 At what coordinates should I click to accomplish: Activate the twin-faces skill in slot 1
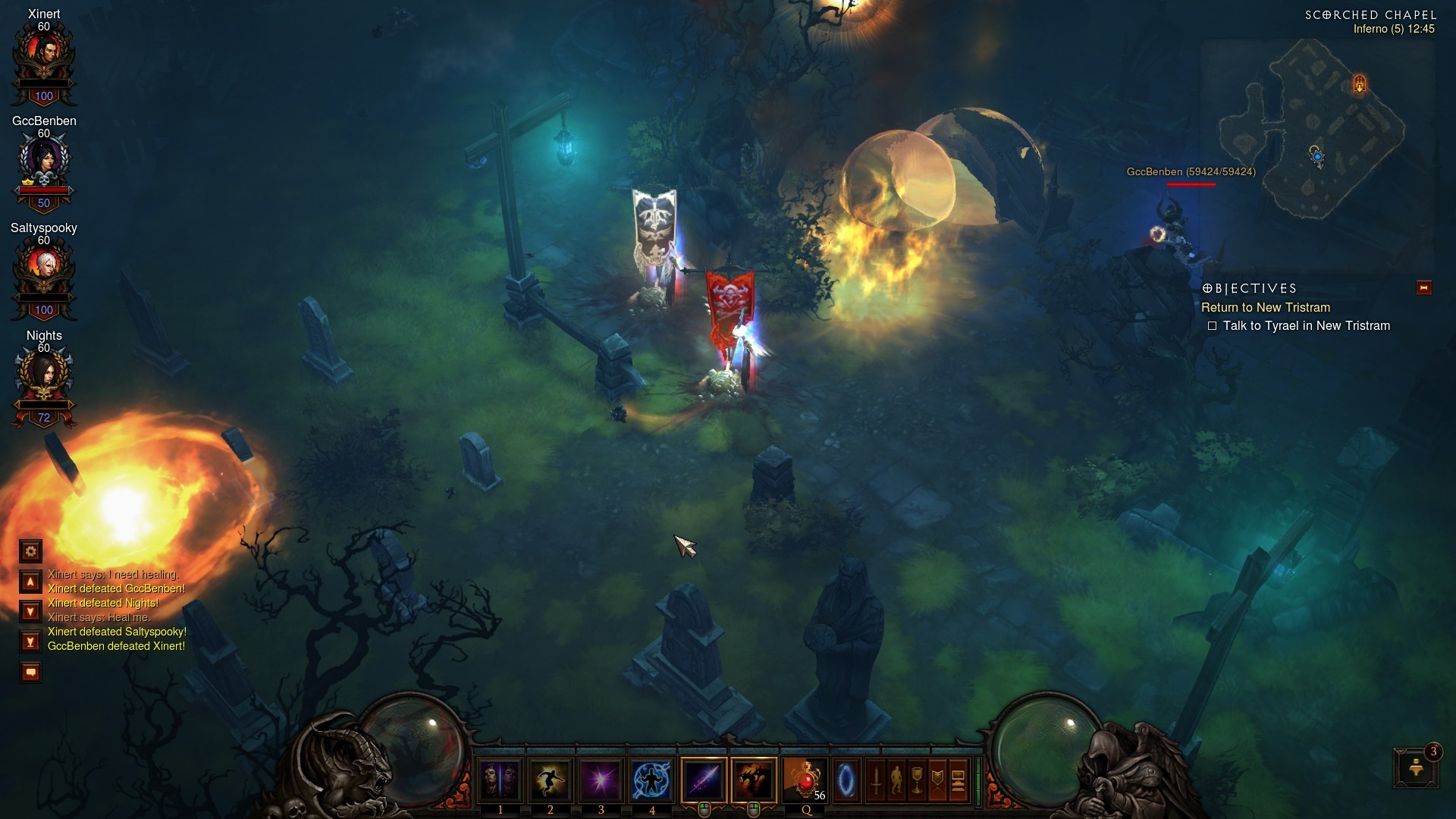point(500,780)
